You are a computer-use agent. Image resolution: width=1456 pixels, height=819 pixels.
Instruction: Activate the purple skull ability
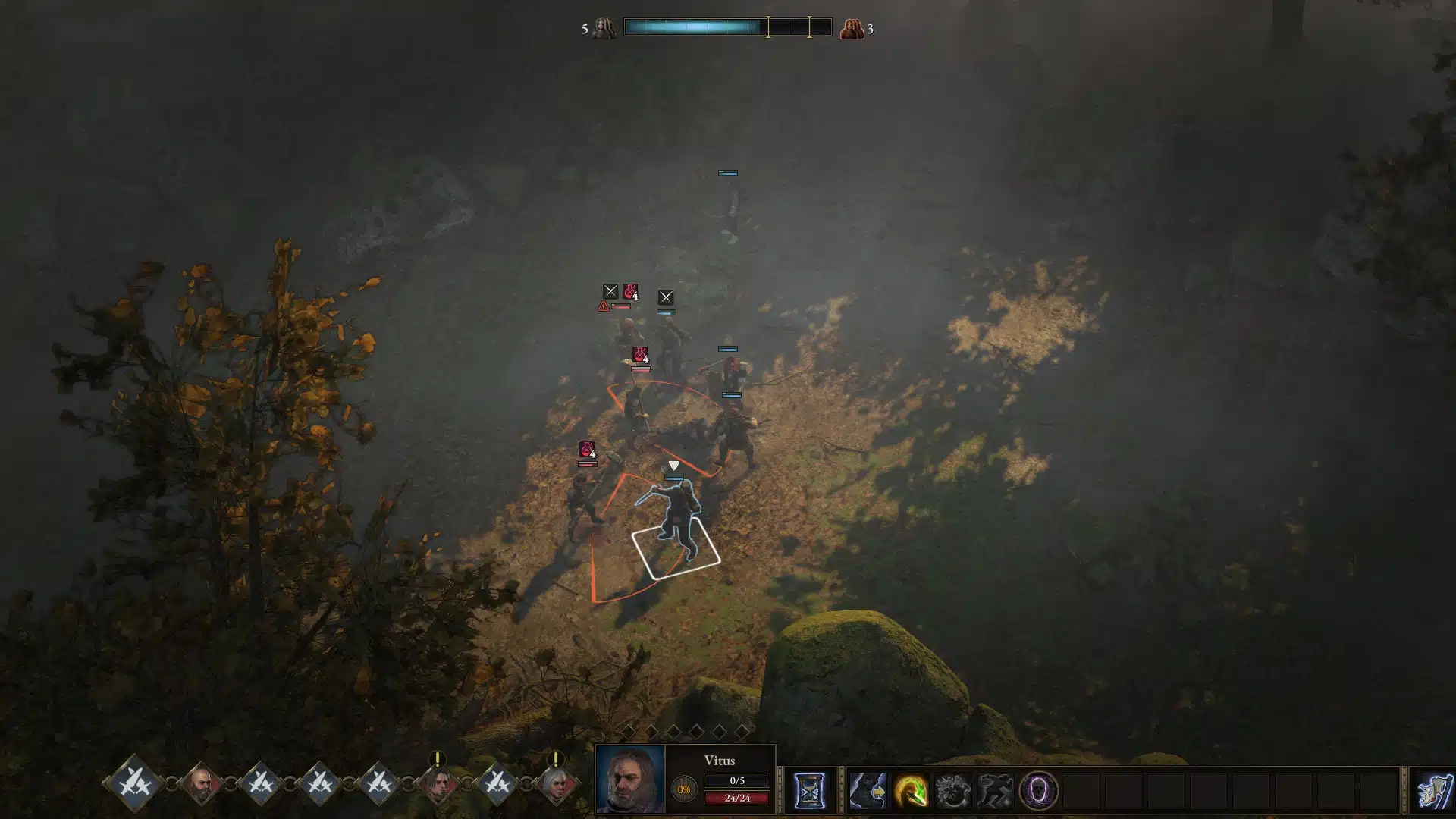point(1037,791)
